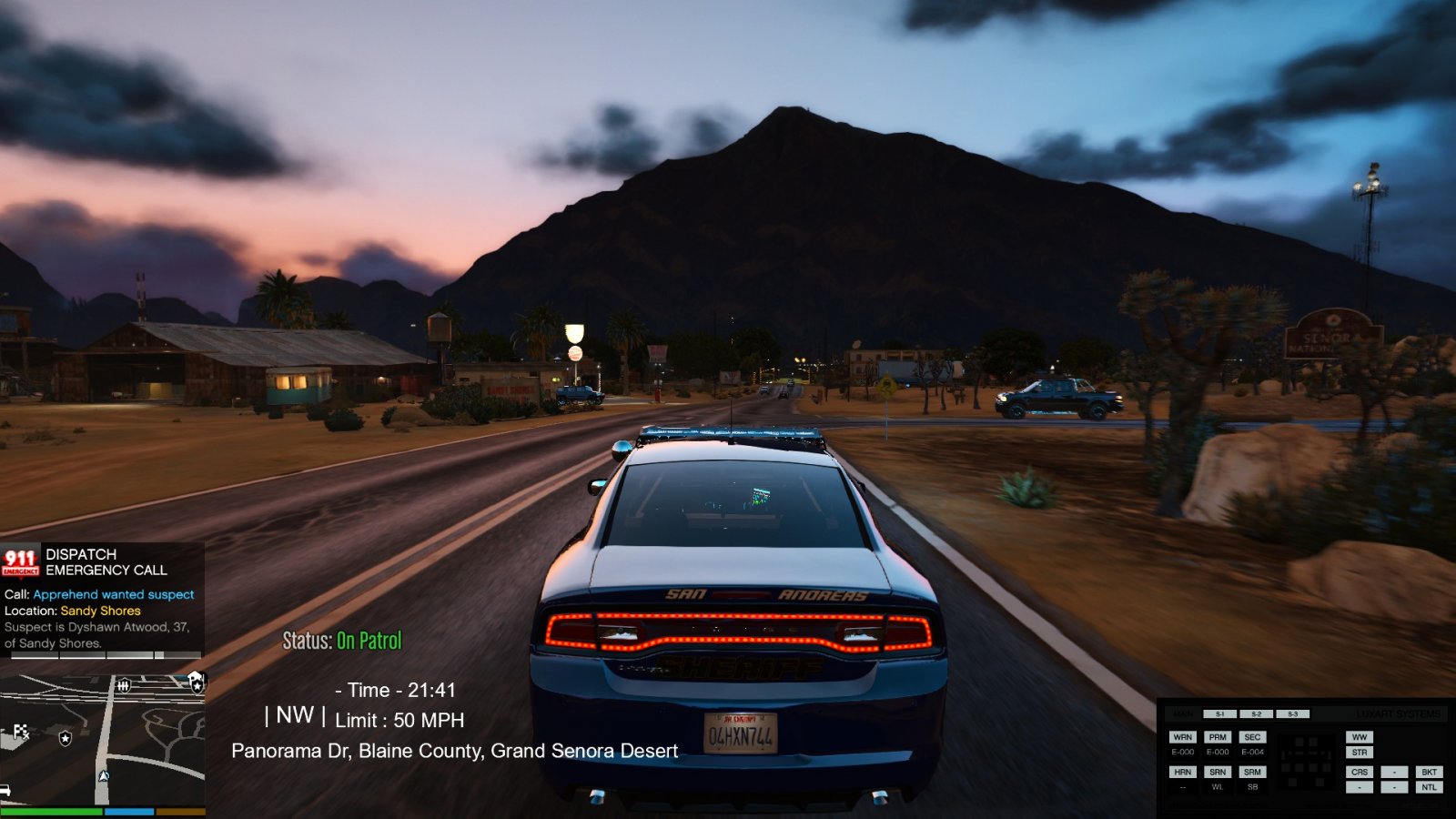Toggle the PRM lights button
The height and width of the screenshot is (819, 1456).
point(1218,737)
